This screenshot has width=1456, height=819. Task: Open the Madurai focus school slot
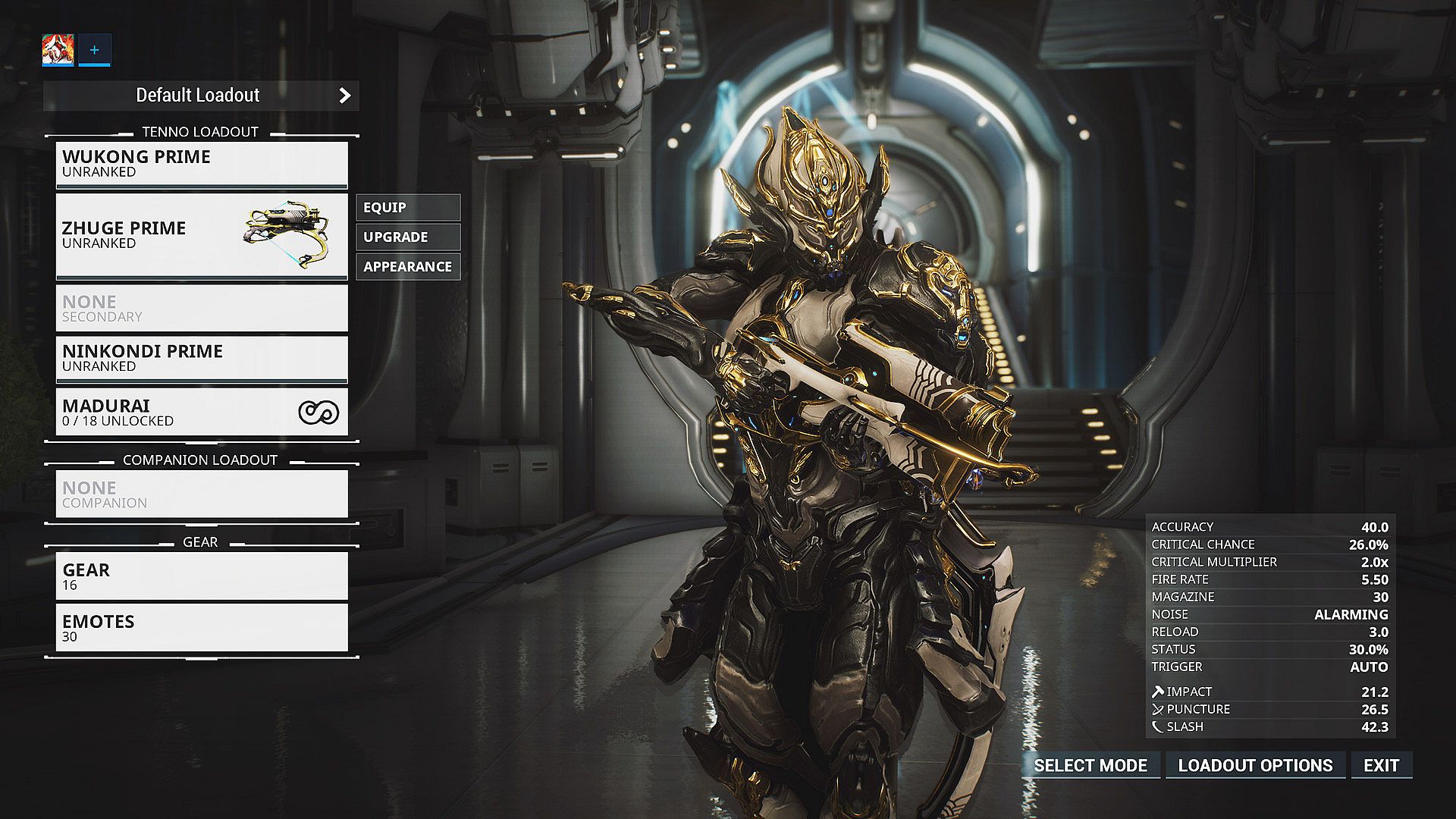coord(202,413)
